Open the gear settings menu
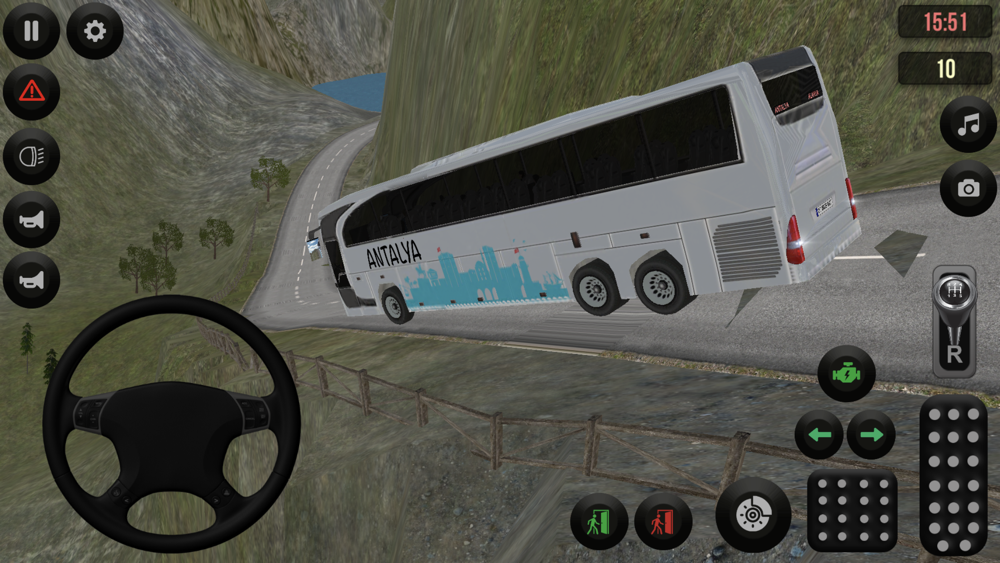This screenshot has height=563, width=1000. pyautogui.click(x=95, y=31)
